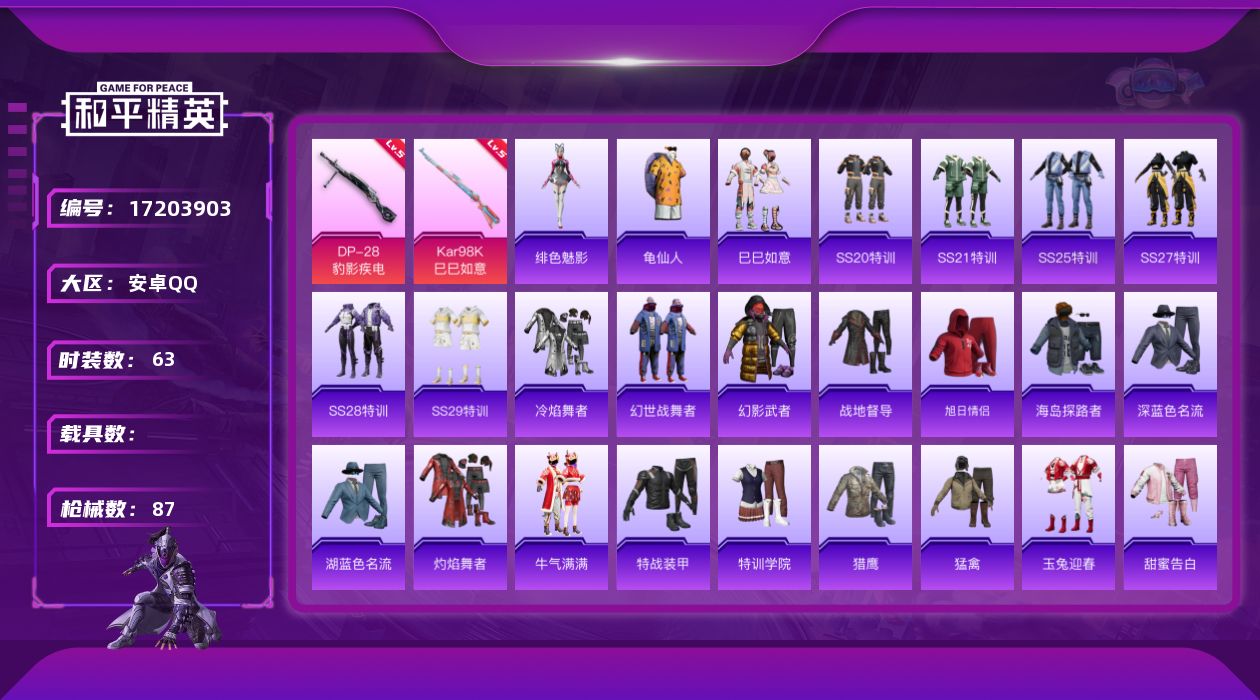Pick the SS25特训 outfit card

pos(1068,211)
